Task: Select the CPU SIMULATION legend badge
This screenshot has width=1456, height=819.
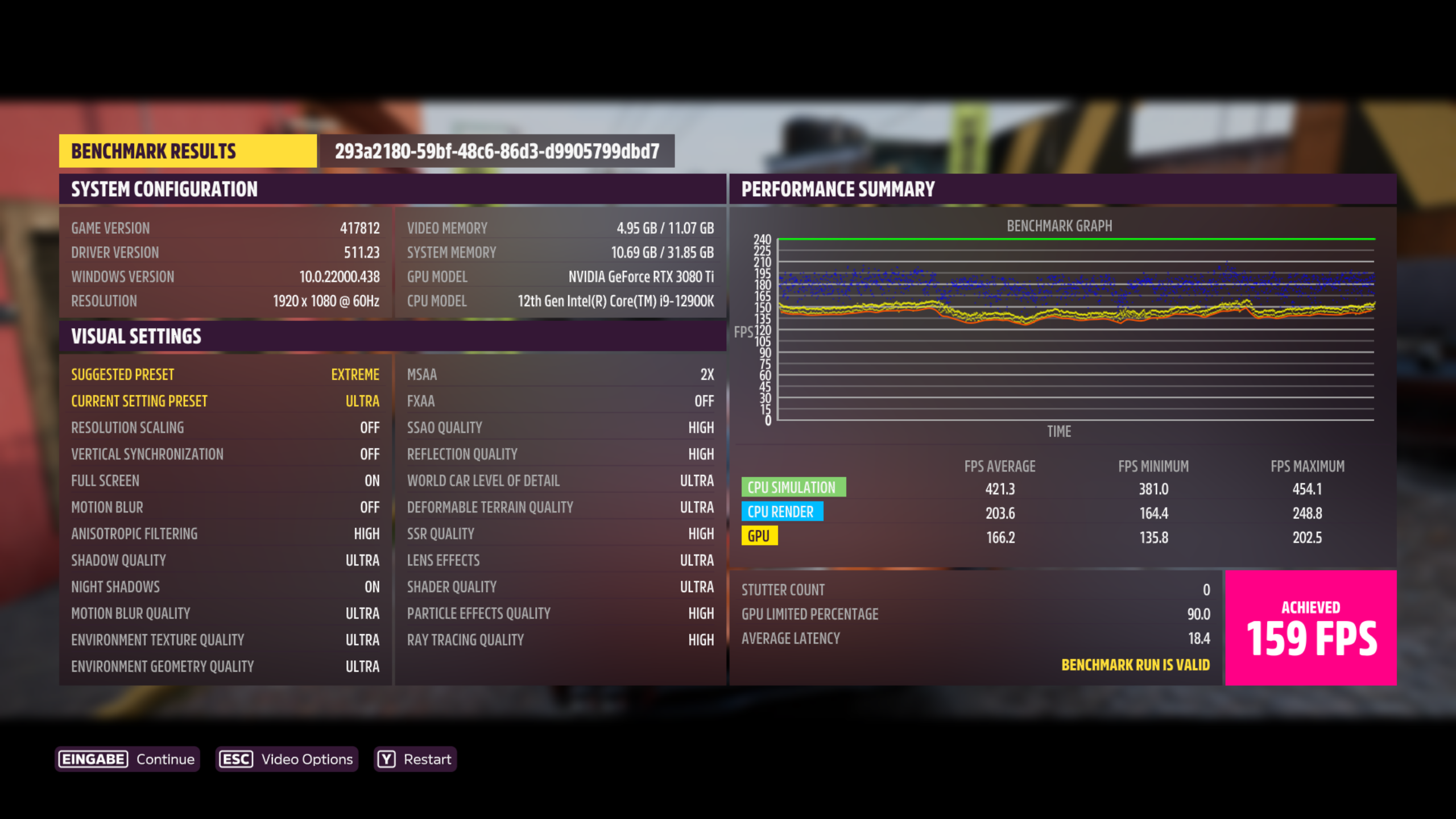Action: pyautogui.click(x=795, y=487)
